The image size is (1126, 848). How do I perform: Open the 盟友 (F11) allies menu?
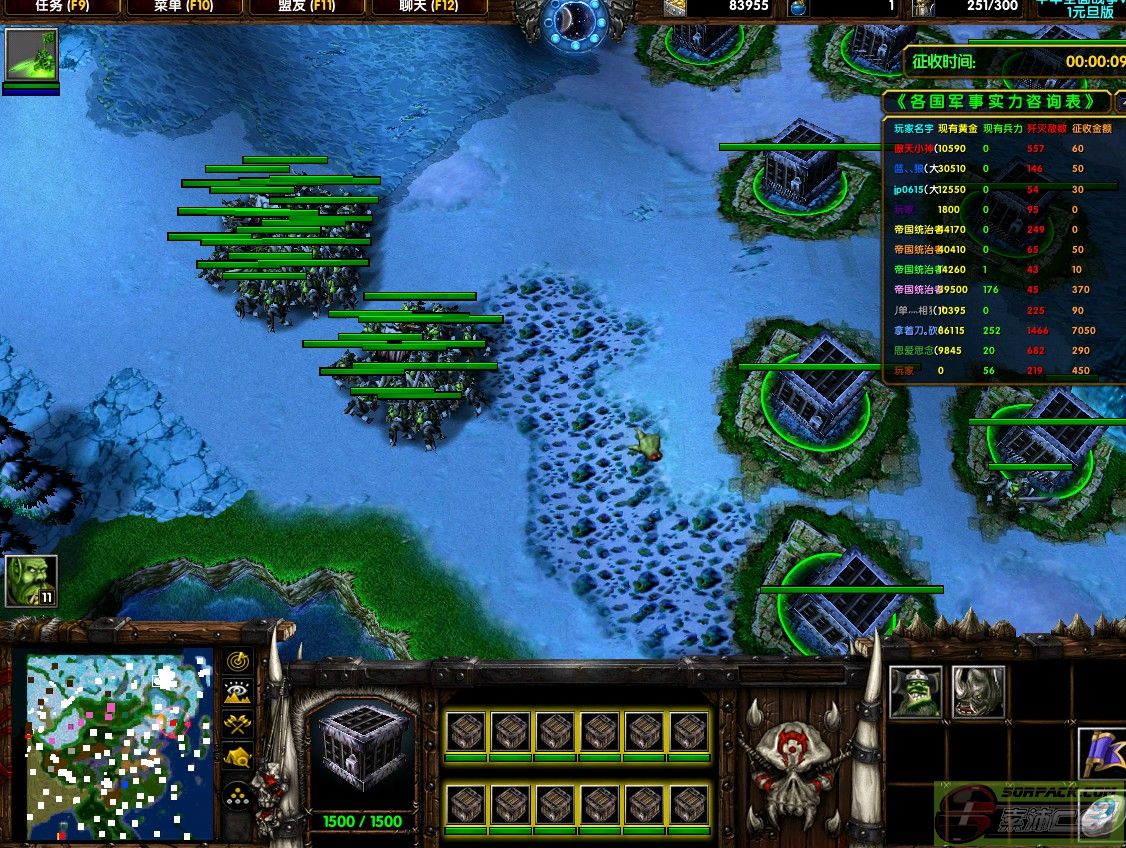click(306, 7)
